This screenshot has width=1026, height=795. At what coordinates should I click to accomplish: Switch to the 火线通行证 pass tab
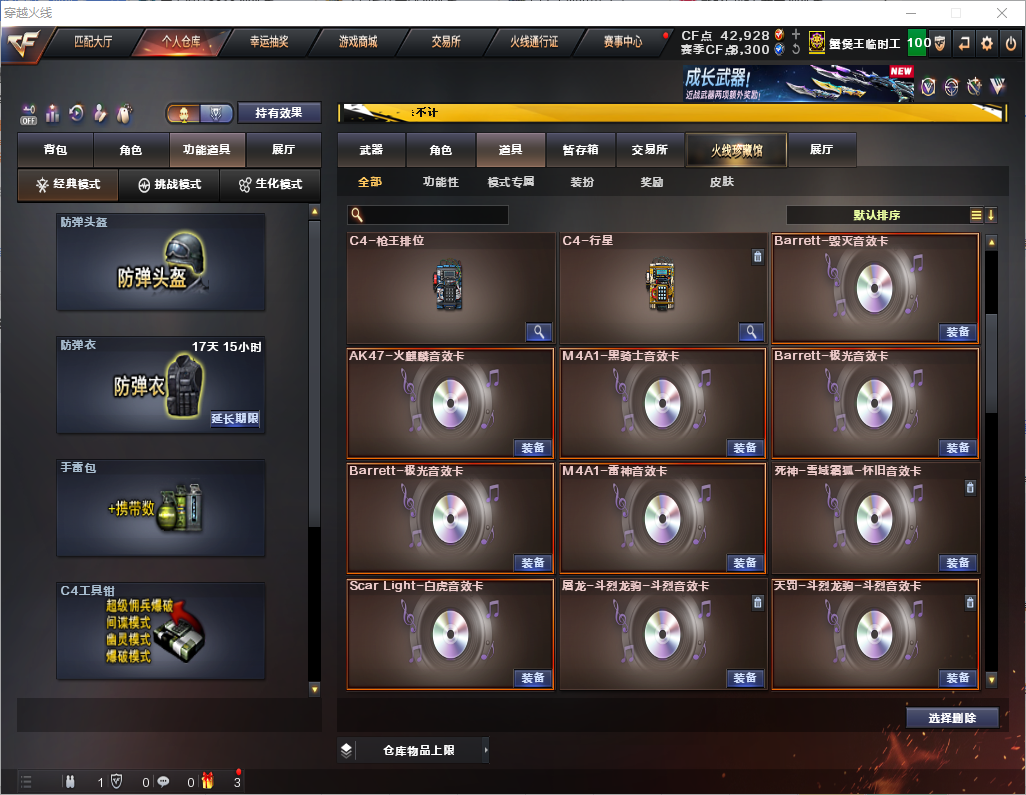pyautogui.click(x=534, y=42)
